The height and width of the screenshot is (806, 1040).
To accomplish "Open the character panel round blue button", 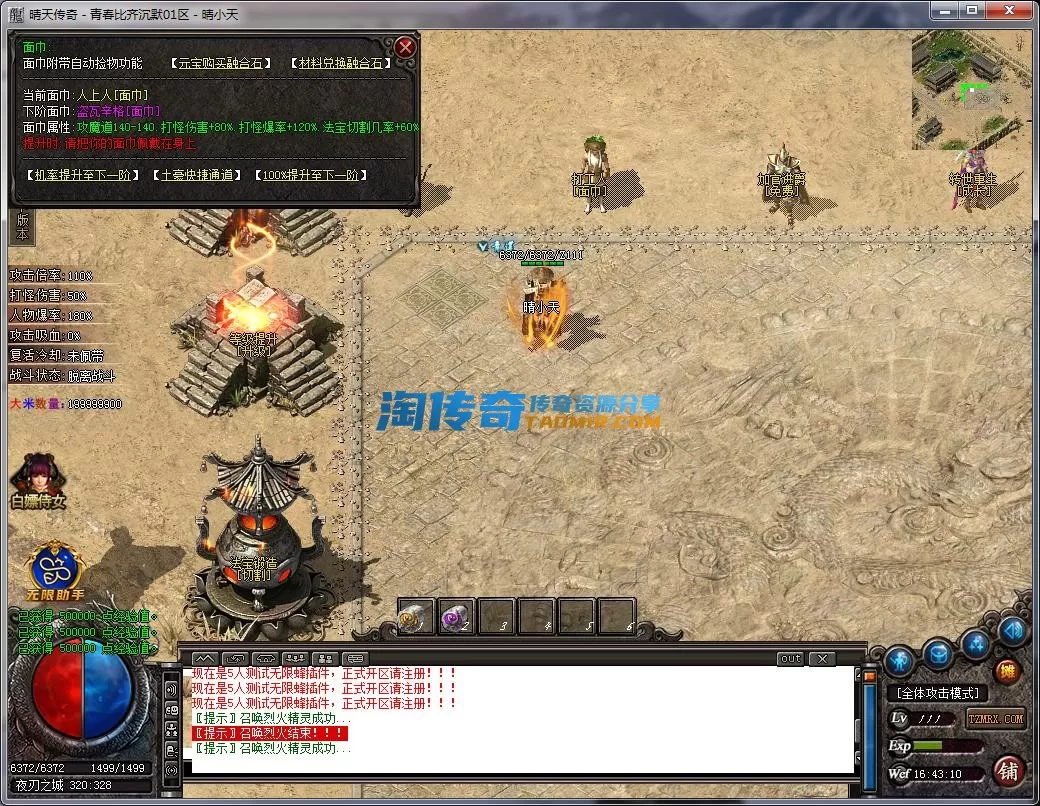I will click(897, 661).
